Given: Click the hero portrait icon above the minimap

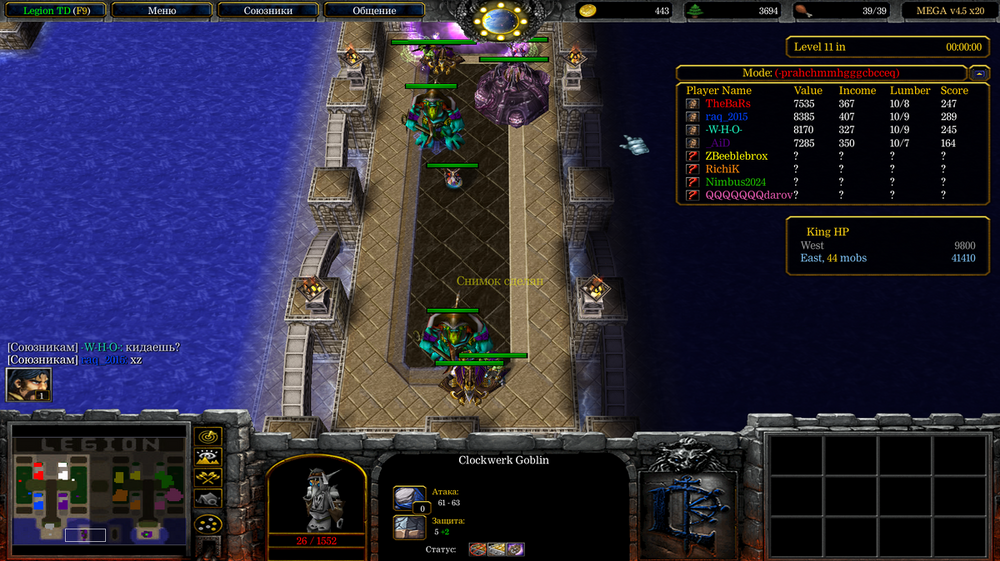Looking at the screenshot, I should click(x=29, y=385).
